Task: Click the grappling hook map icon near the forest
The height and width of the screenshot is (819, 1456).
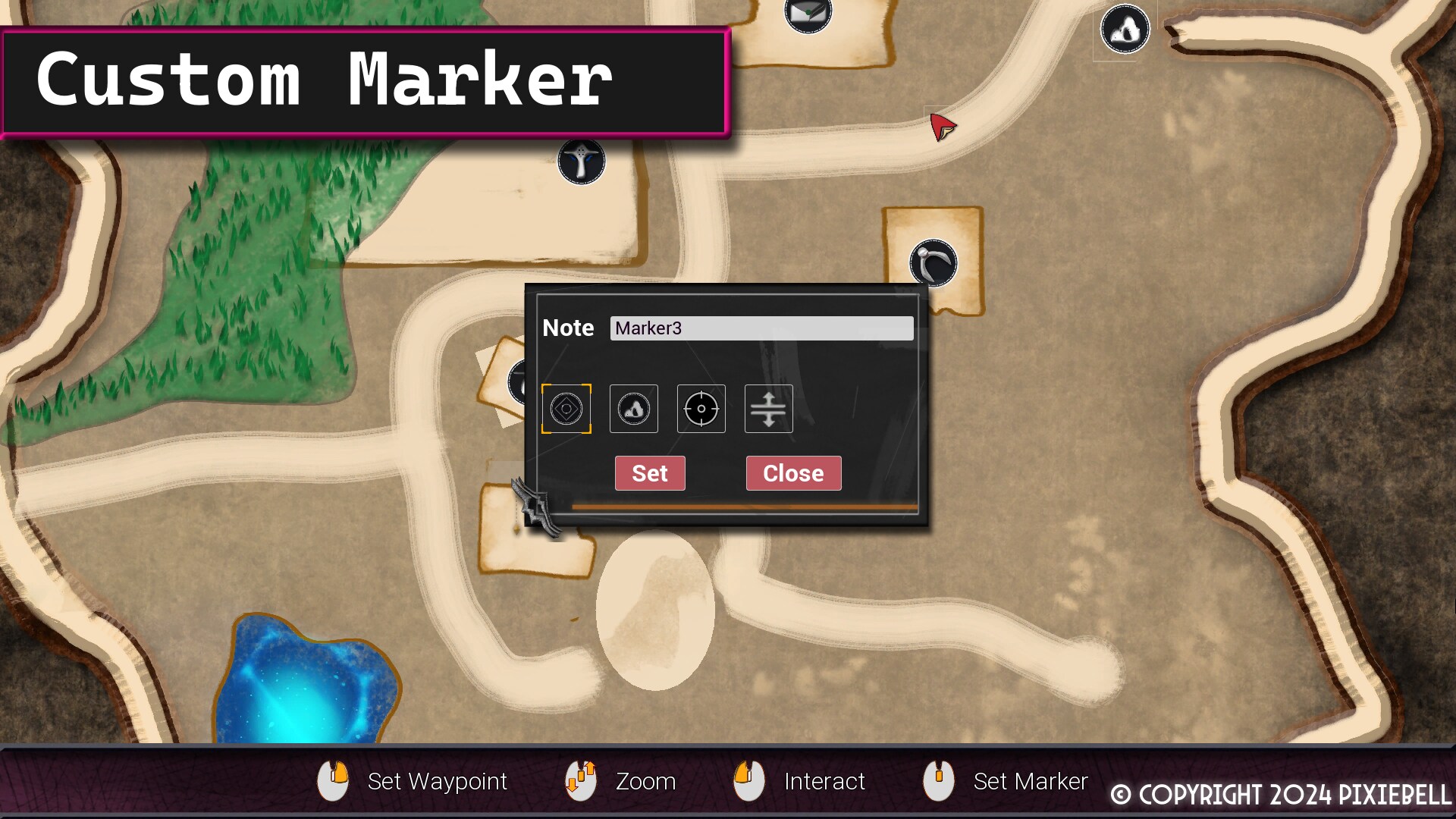Action: point(581,161)
